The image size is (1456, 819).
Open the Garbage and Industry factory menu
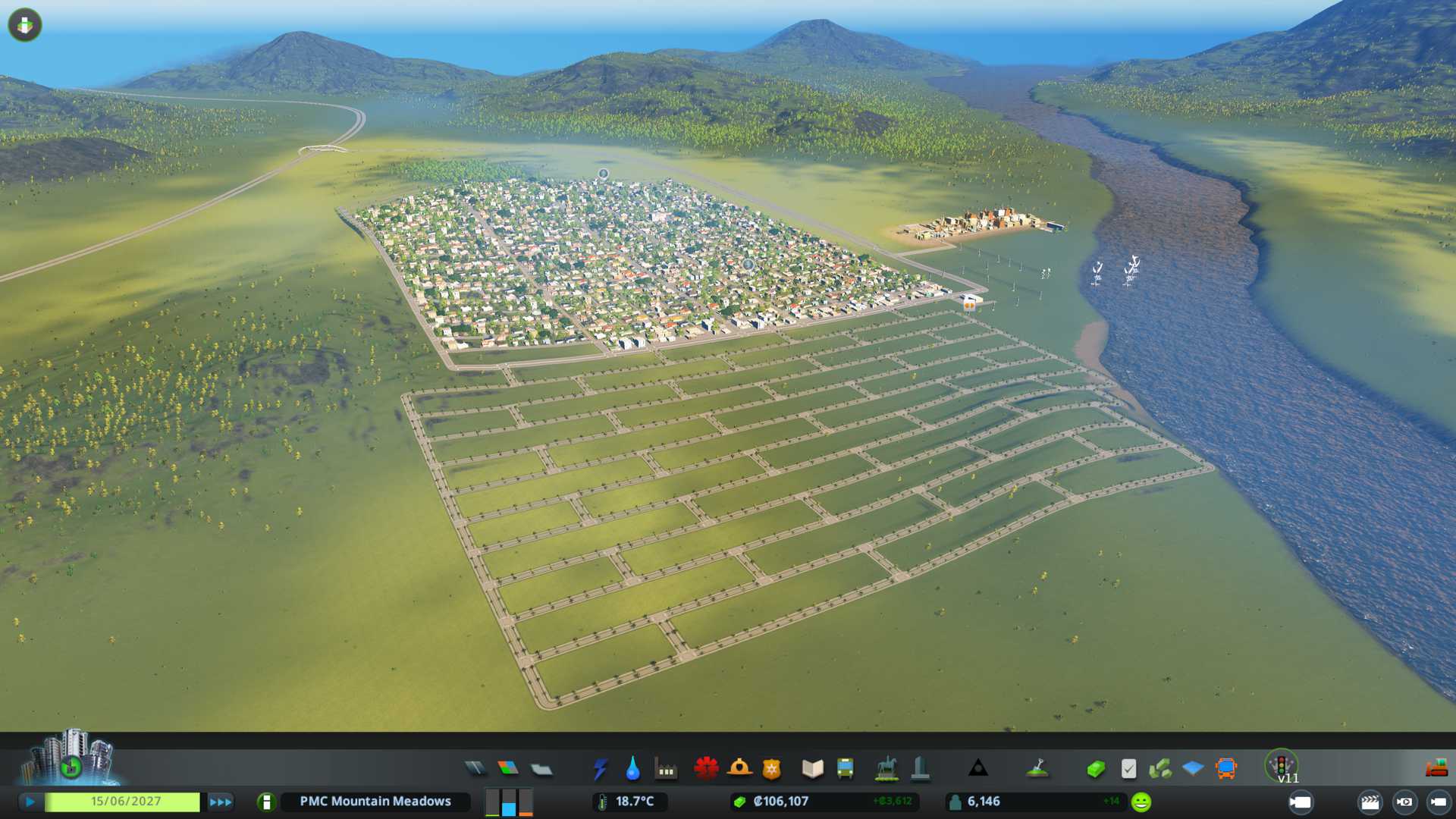coord(666,769)
